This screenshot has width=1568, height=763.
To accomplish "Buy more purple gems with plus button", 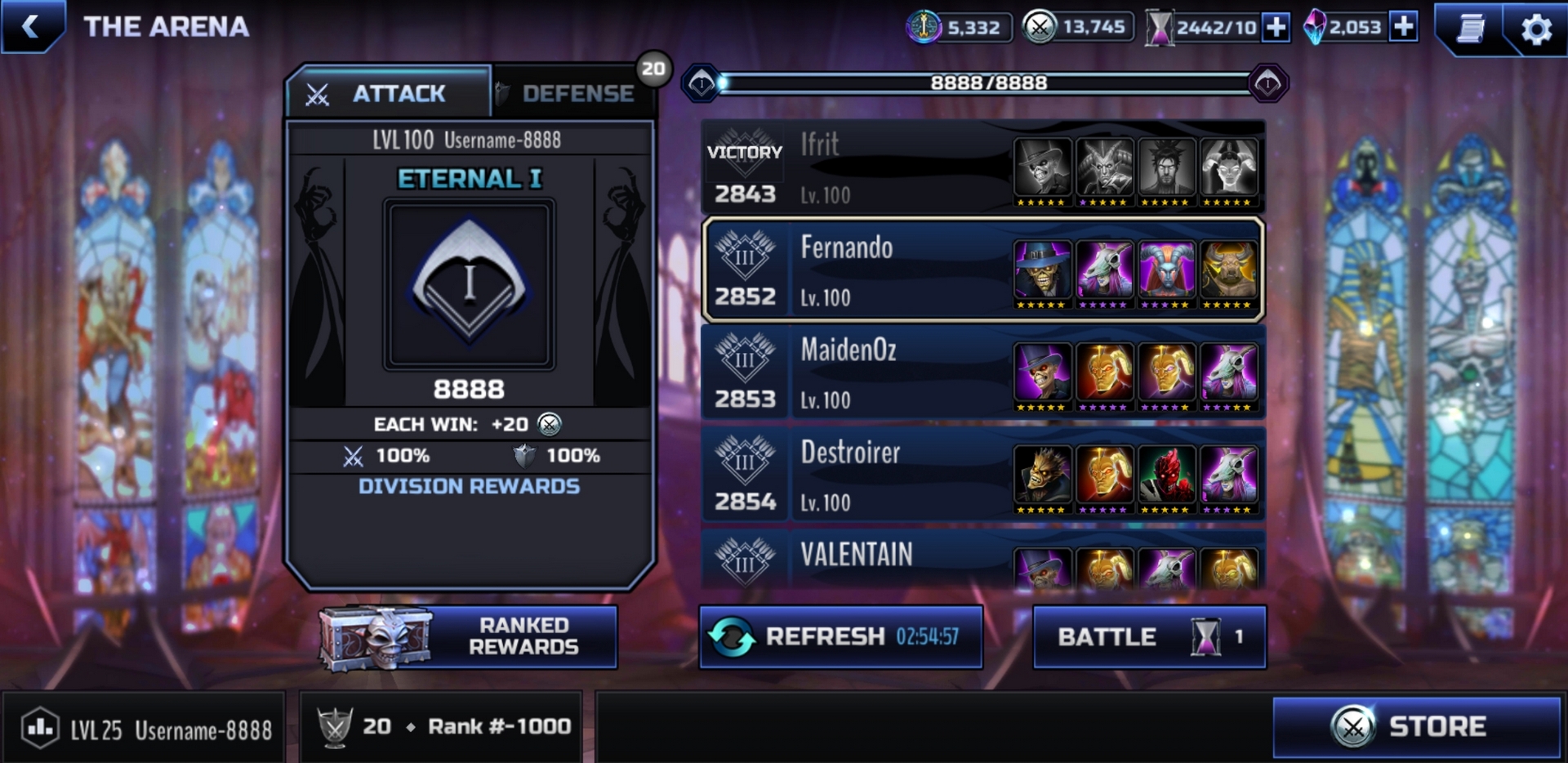I will pos(1403,27).
